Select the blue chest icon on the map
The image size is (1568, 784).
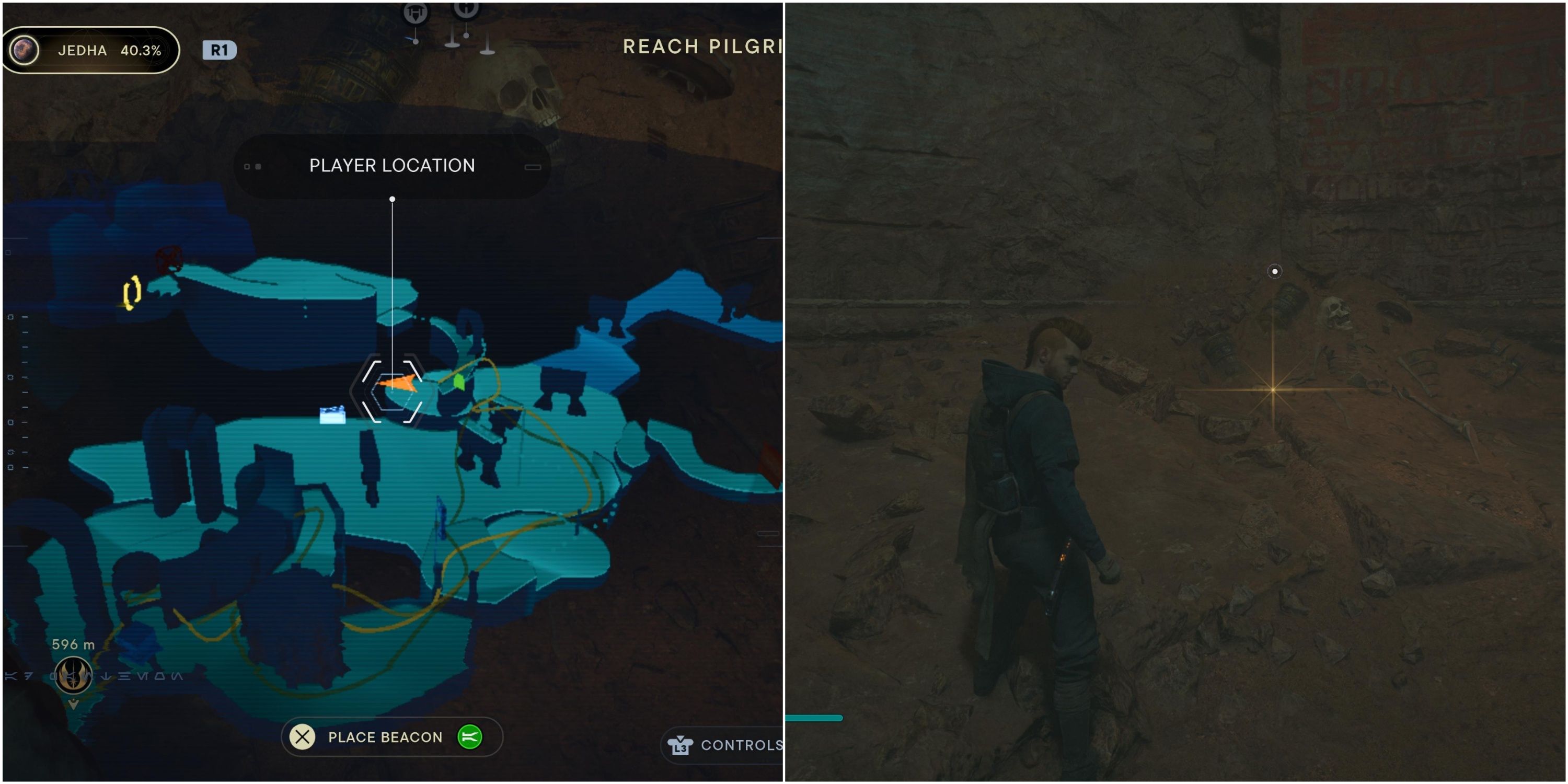pos(332,414)
